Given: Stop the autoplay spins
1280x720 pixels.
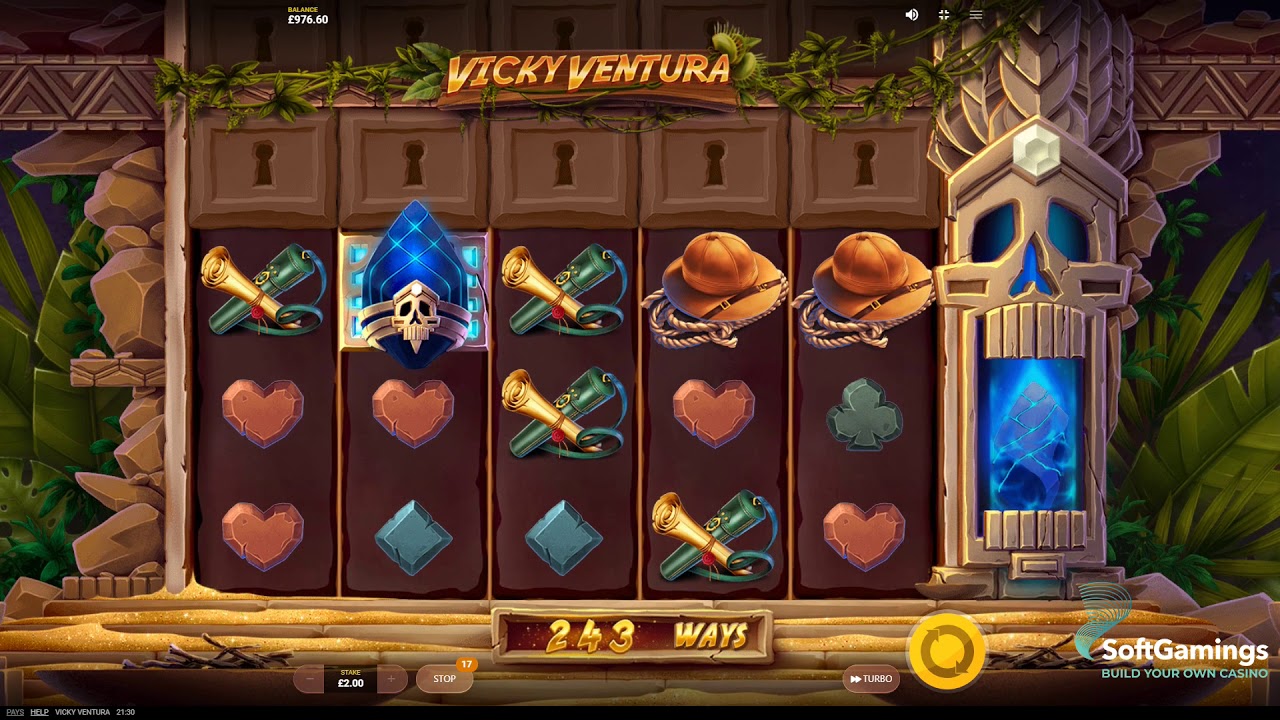Looking at the screenshot, I should point(444,679).
